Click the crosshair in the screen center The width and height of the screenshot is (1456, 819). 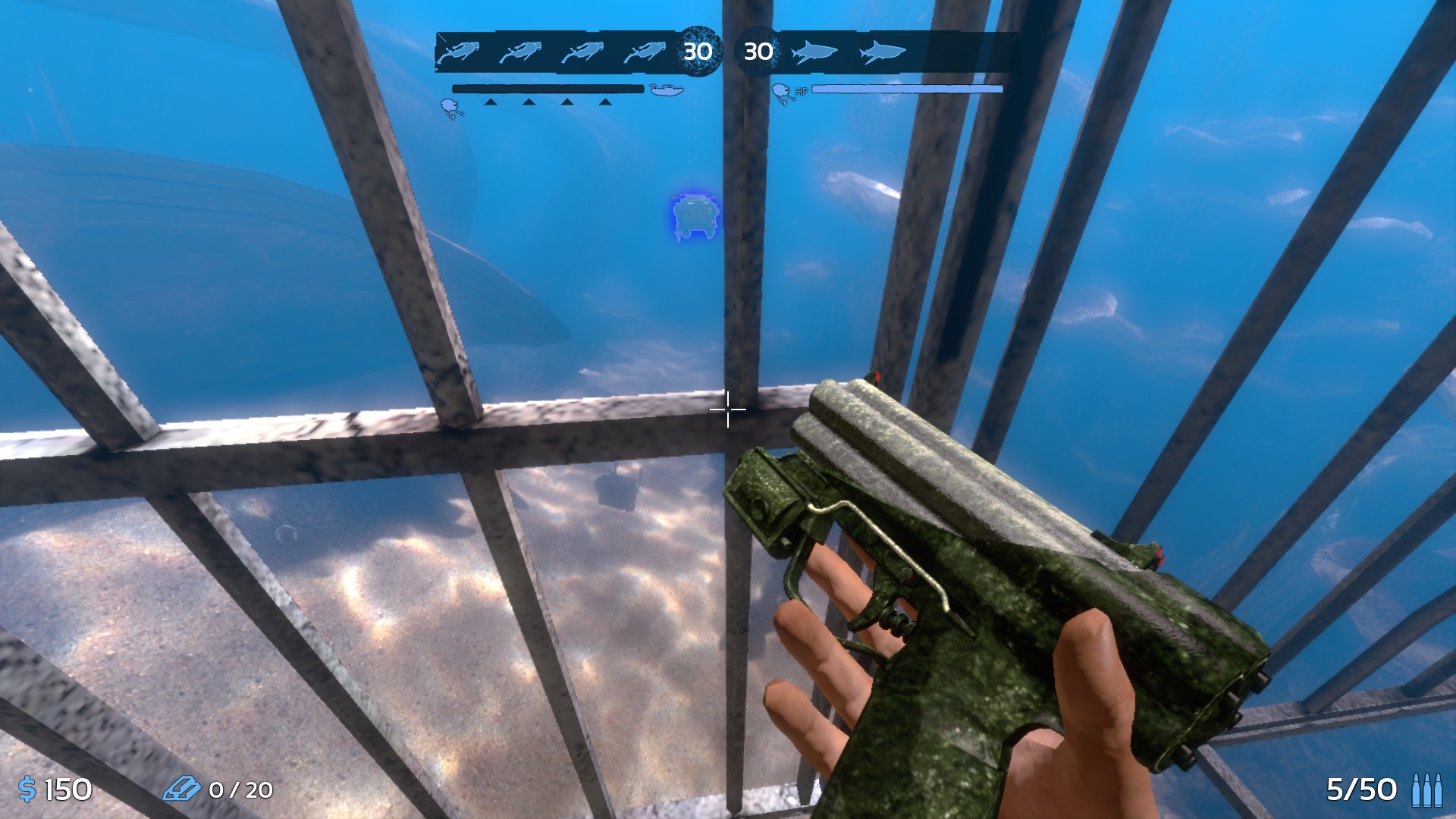click(728, 409)
